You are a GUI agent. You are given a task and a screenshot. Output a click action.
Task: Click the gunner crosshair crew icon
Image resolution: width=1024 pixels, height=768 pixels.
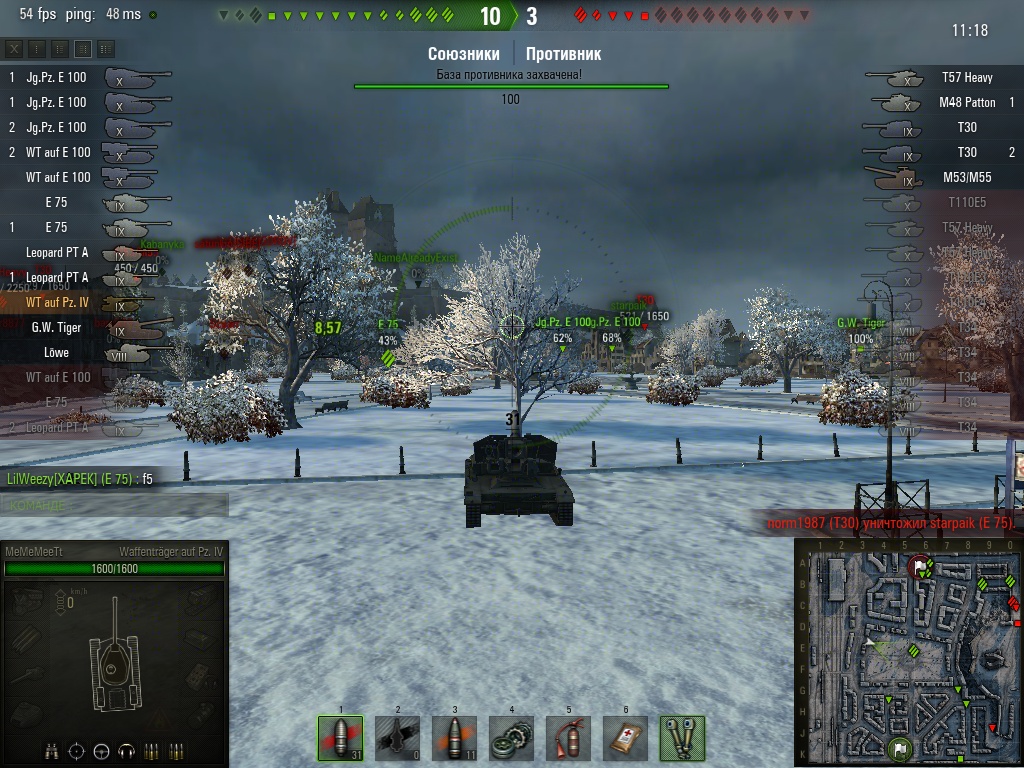click(x=76, y=751)
